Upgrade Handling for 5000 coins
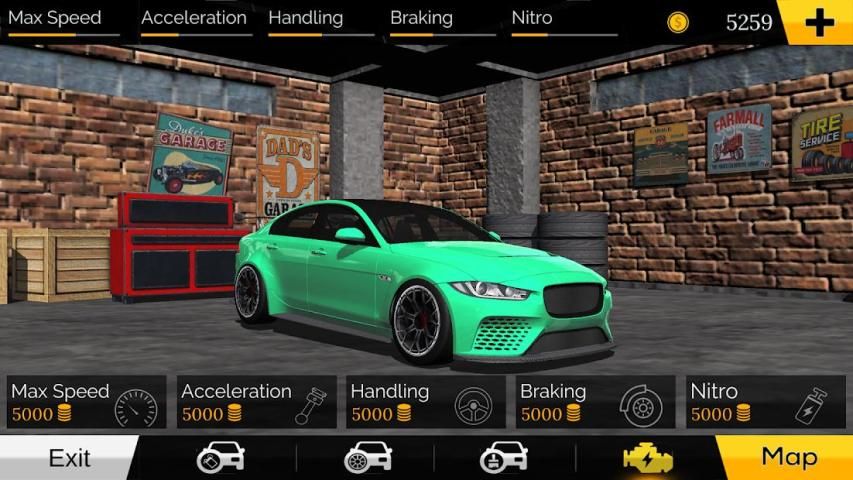 tap(426, 402)
